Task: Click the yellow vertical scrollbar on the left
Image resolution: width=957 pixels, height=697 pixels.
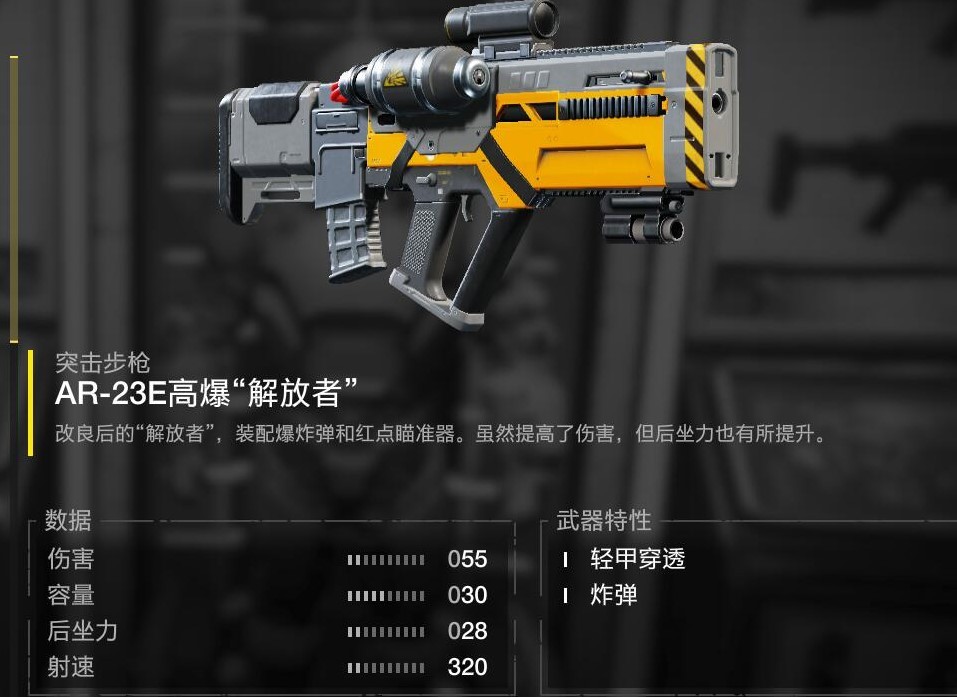Action: click(x=14, y=200)
